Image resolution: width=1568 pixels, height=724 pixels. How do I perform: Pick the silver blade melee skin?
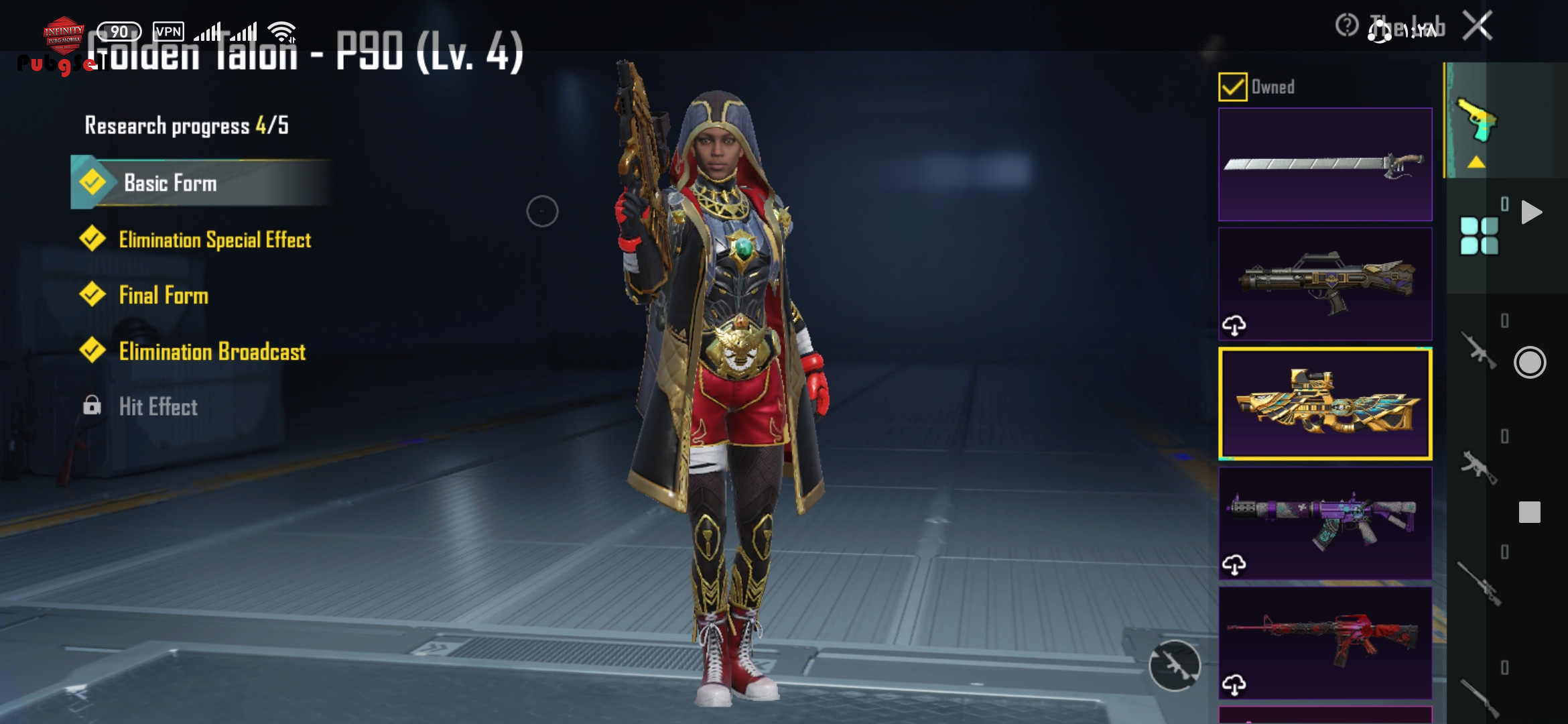coord(1325,164)
